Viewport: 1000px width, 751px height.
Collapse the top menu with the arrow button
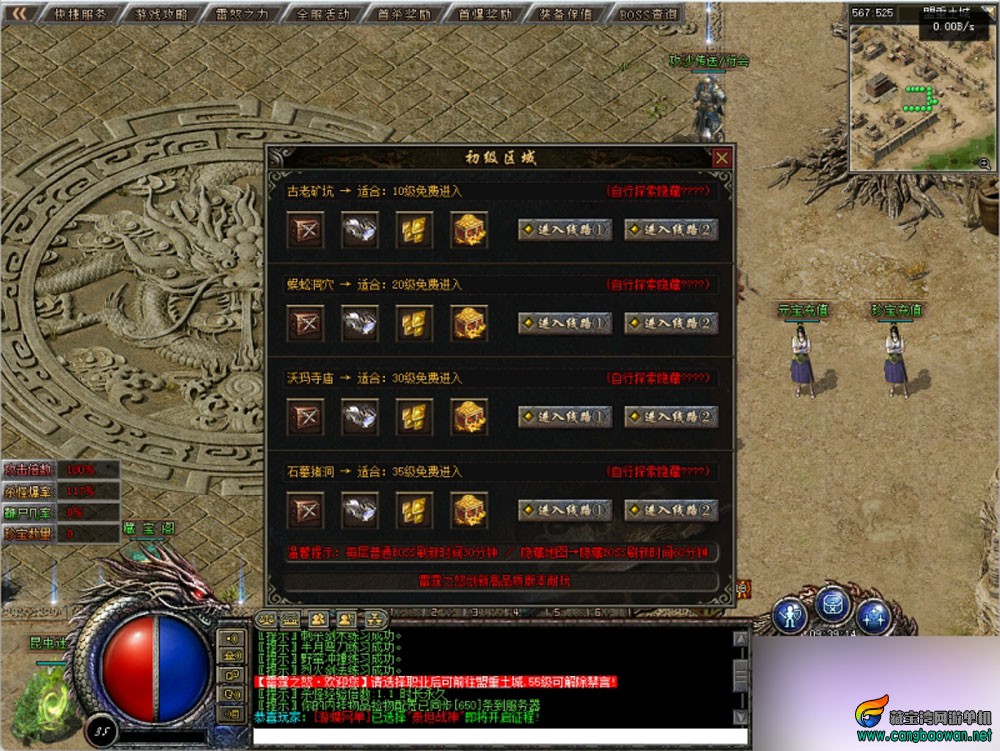19,14
